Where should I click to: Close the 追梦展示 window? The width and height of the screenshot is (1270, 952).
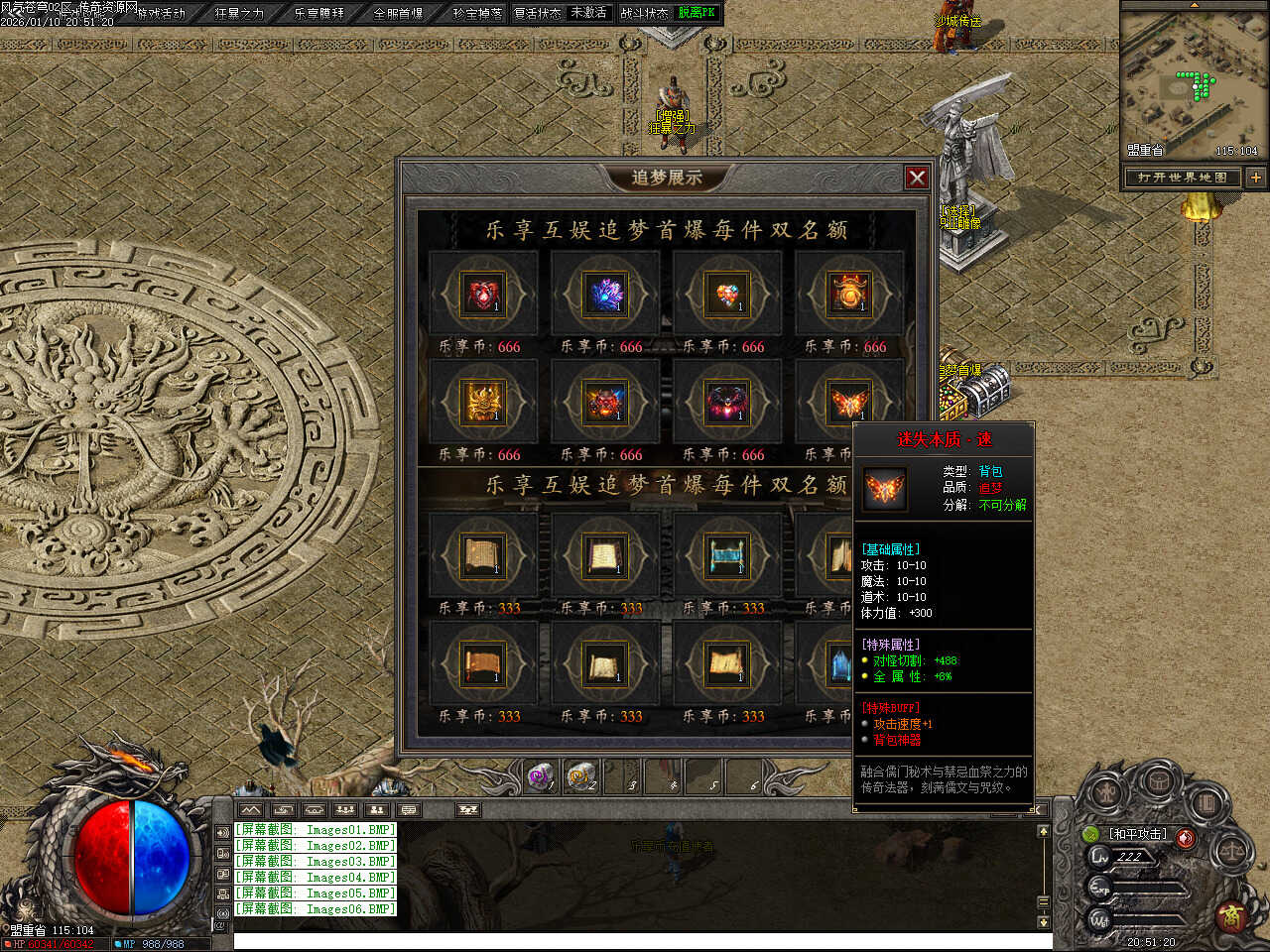click(x=917, y=178)
